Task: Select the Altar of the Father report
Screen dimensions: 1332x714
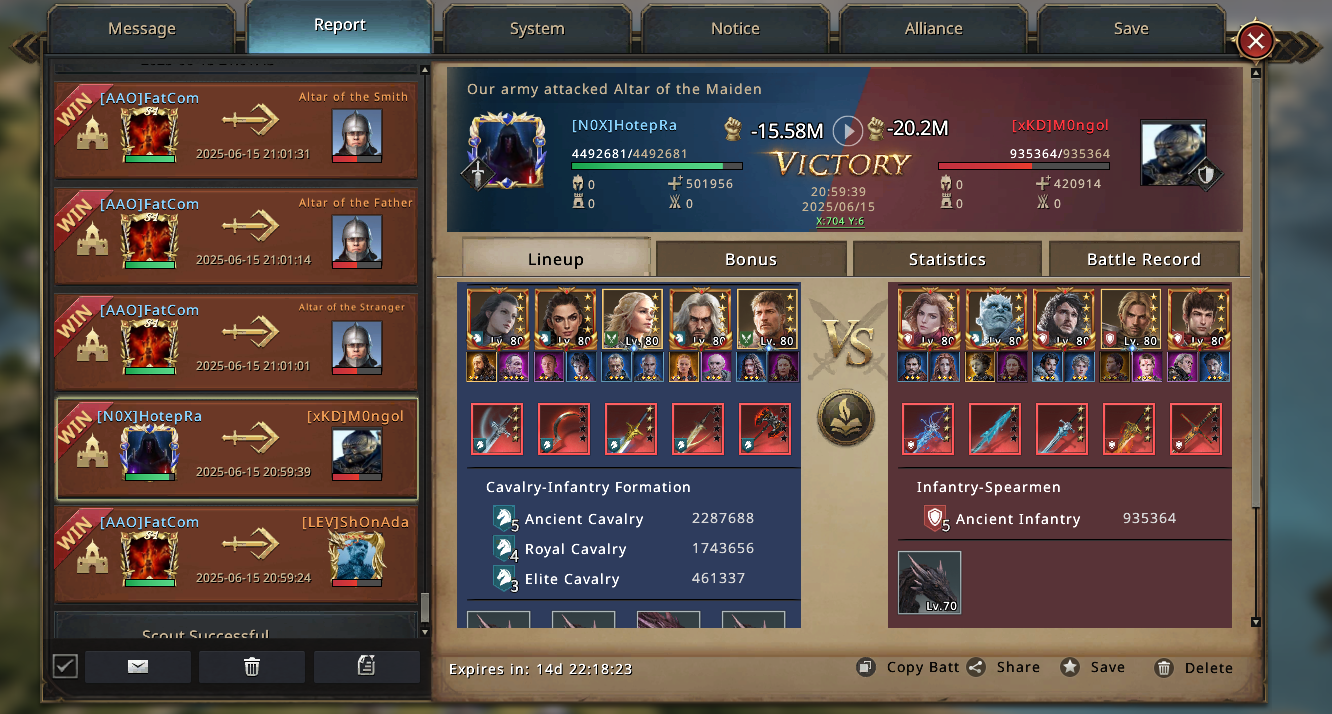Action: coord(236,236)
